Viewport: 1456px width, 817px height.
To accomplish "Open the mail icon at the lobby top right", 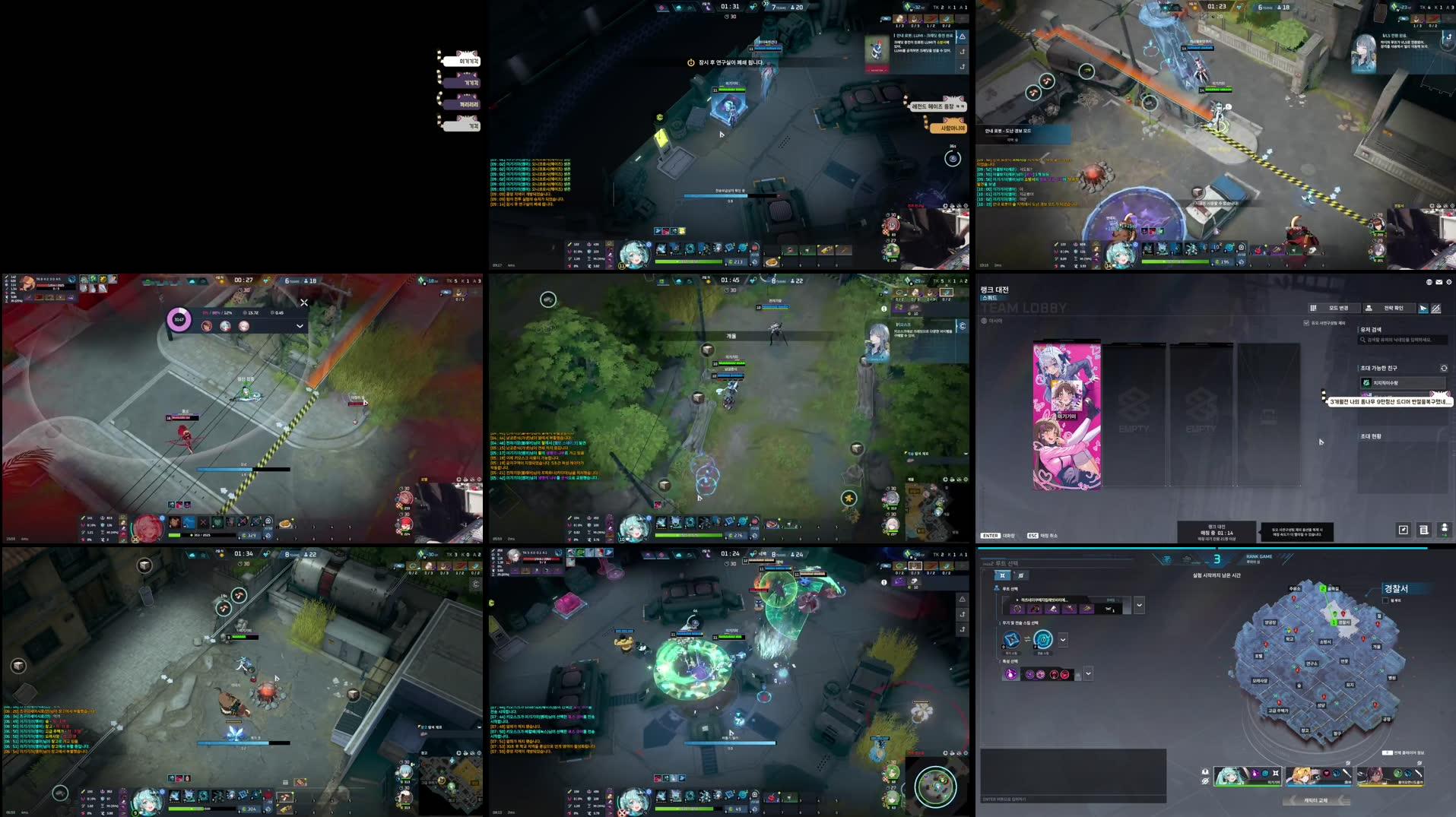I will [1439, 282].
